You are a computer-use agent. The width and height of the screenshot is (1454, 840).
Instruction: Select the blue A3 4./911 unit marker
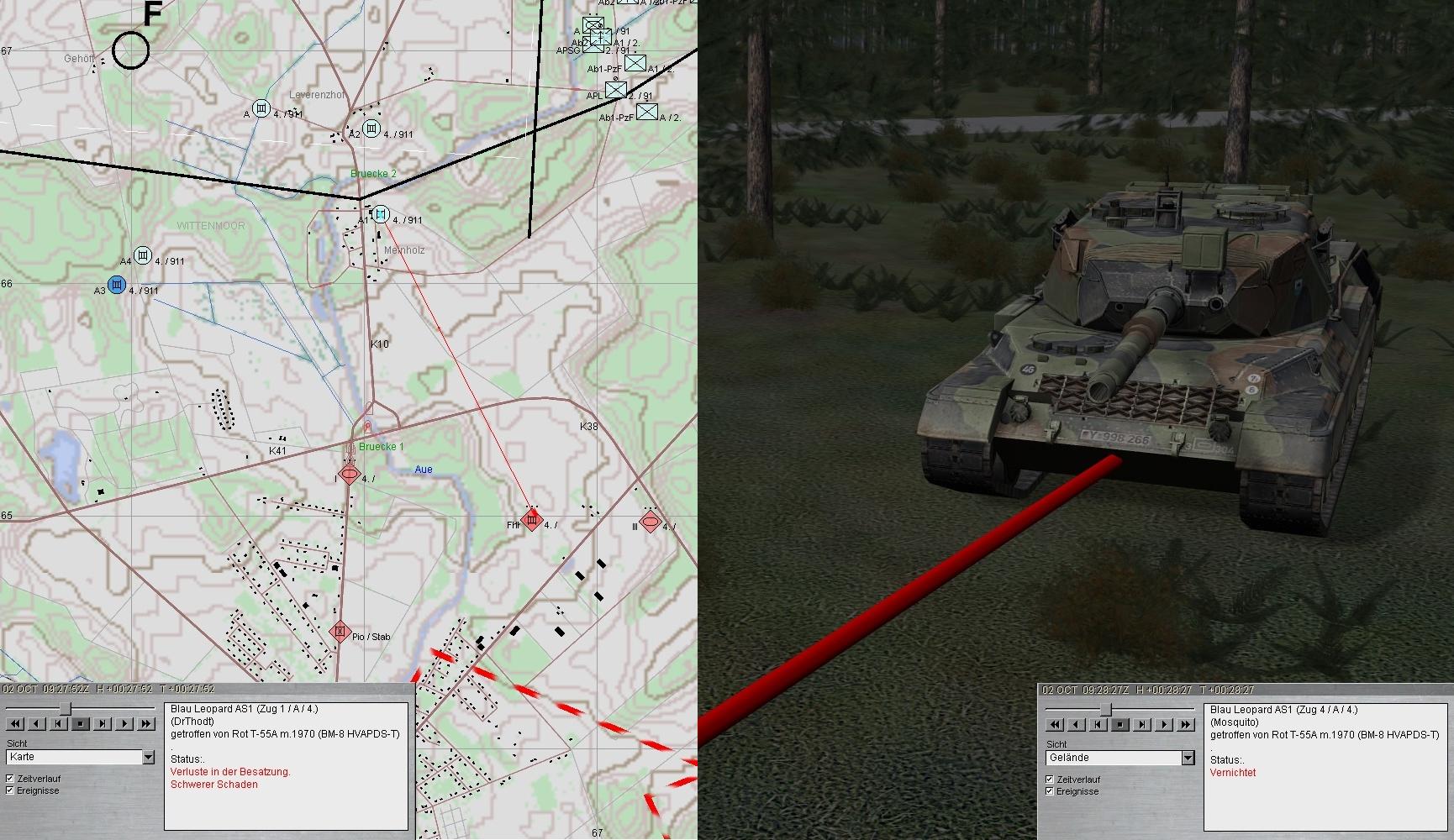tap(116, 284)
